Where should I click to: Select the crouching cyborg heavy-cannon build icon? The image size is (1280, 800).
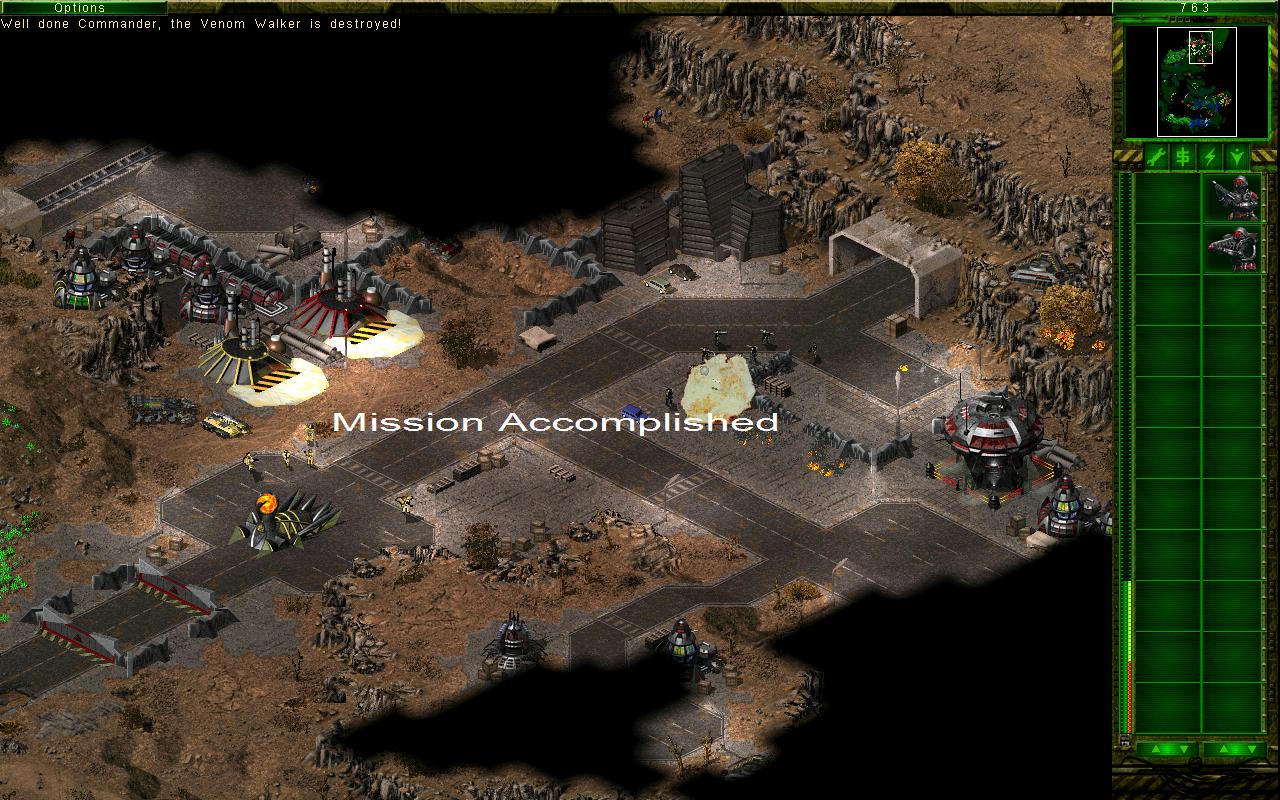click(x=1234, y=248)
